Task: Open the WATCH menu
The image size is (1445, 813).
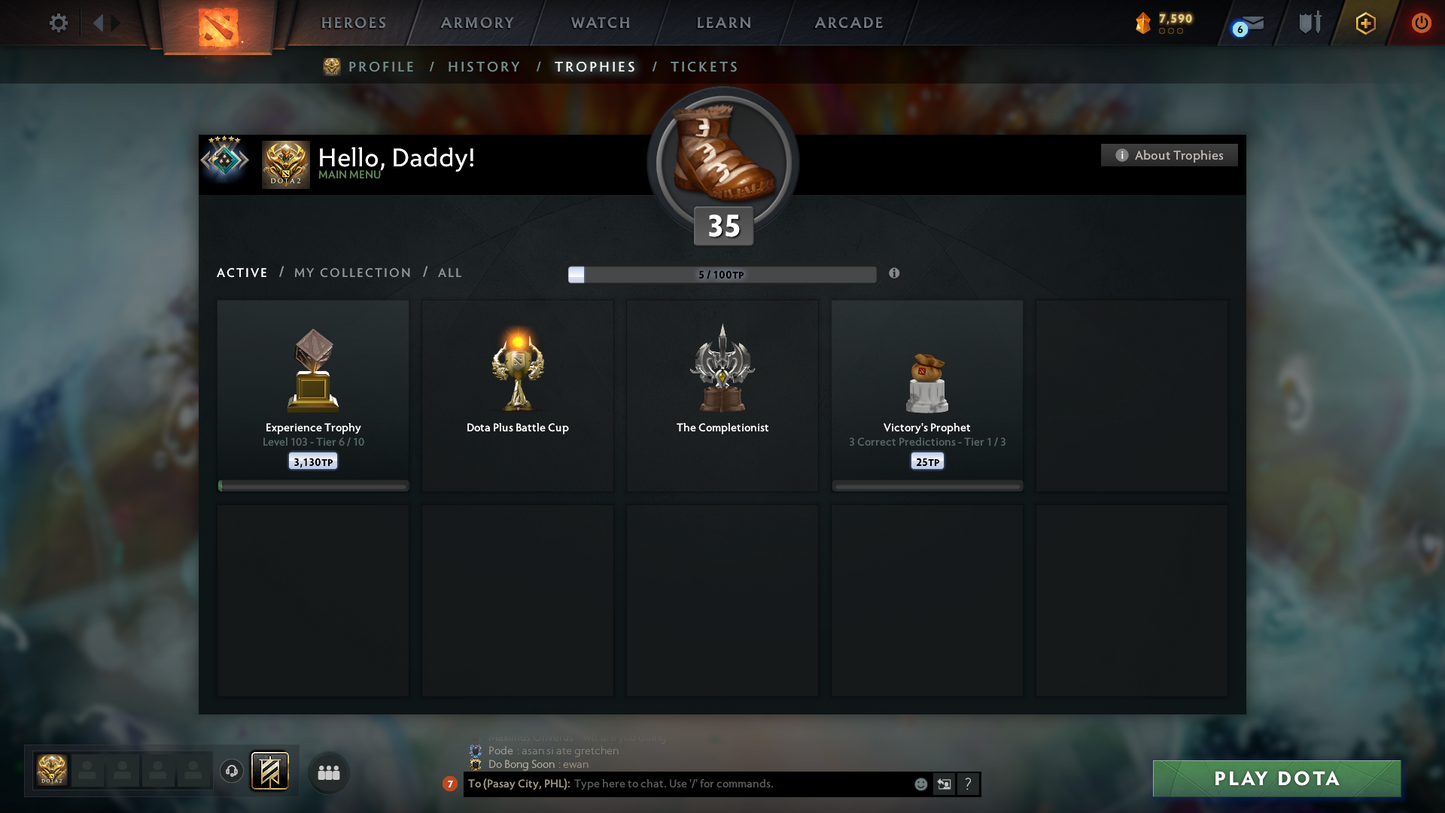Action: [x=599, y=22]
